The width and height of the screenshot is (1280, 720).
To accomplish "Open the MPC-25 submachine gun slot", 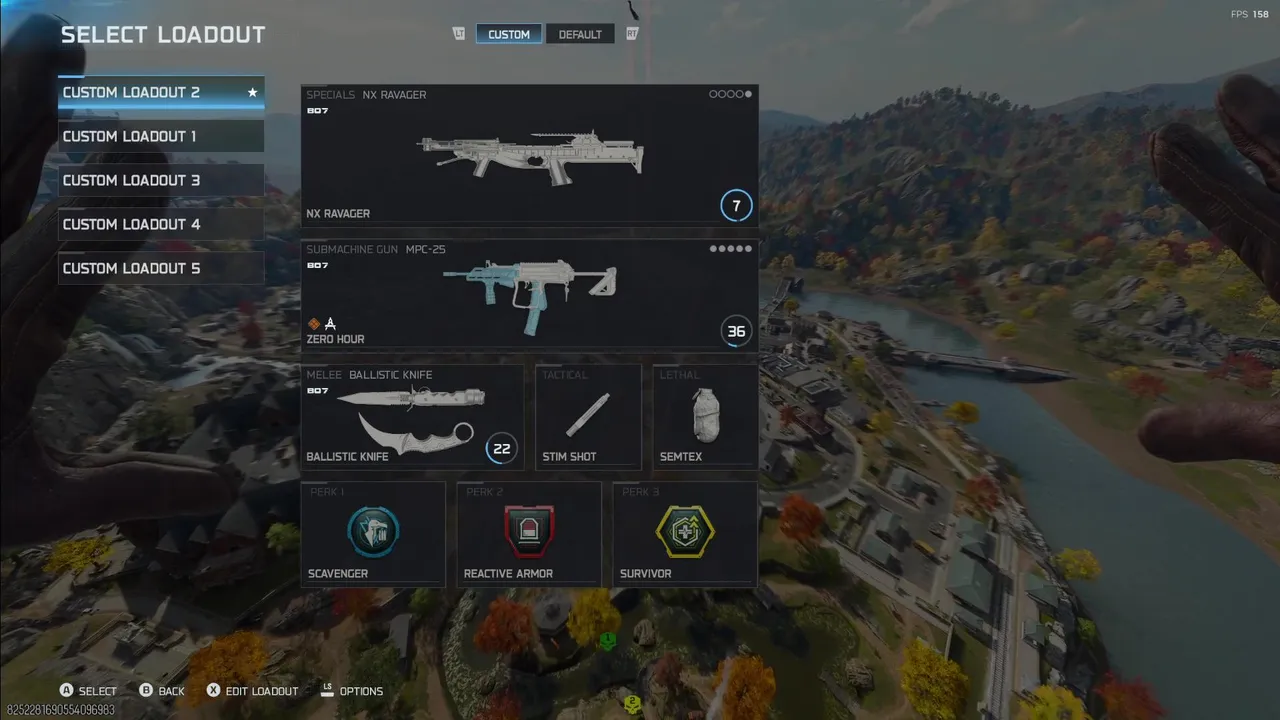I will click(529, 294).
